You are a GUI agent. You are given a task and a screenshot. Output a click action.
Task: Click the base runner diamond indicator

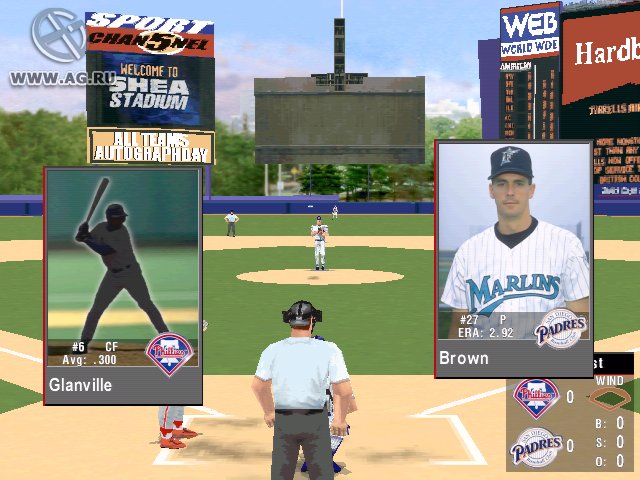tap(607, 398)
